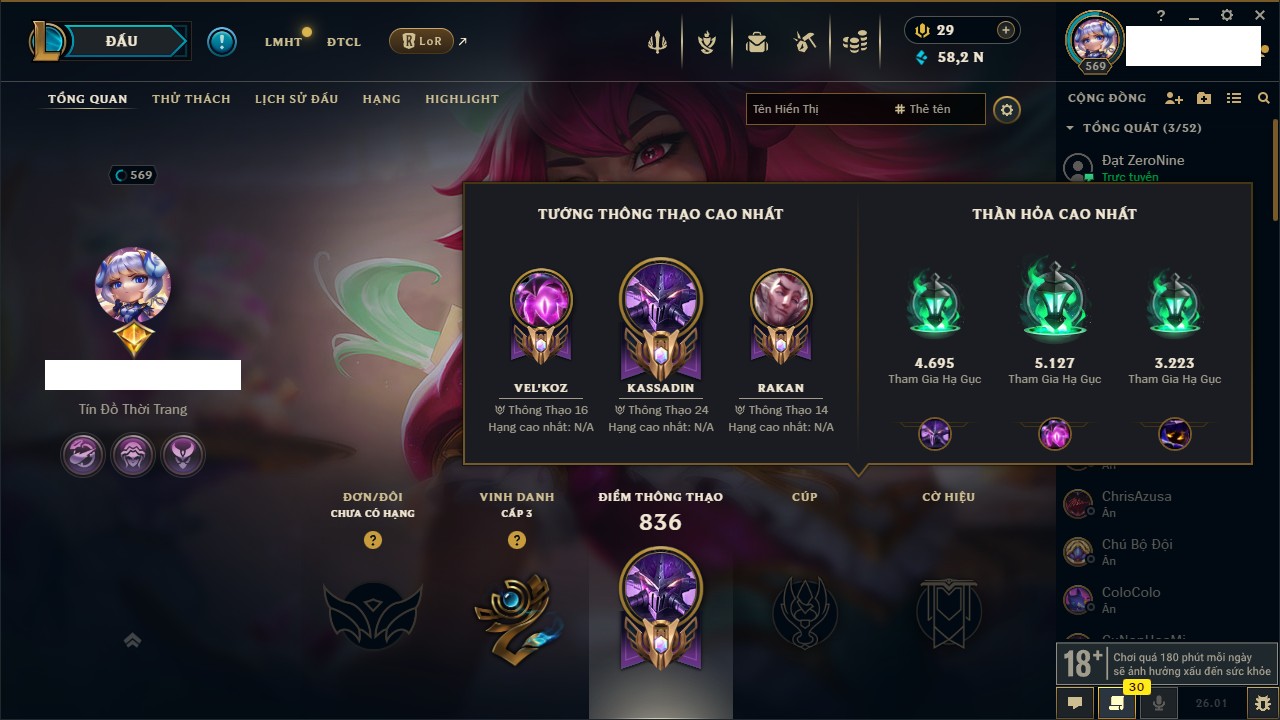This screenshot has height=720, width=1280.
Task: Open the loot chest coins icon
Action: point(855,42)
